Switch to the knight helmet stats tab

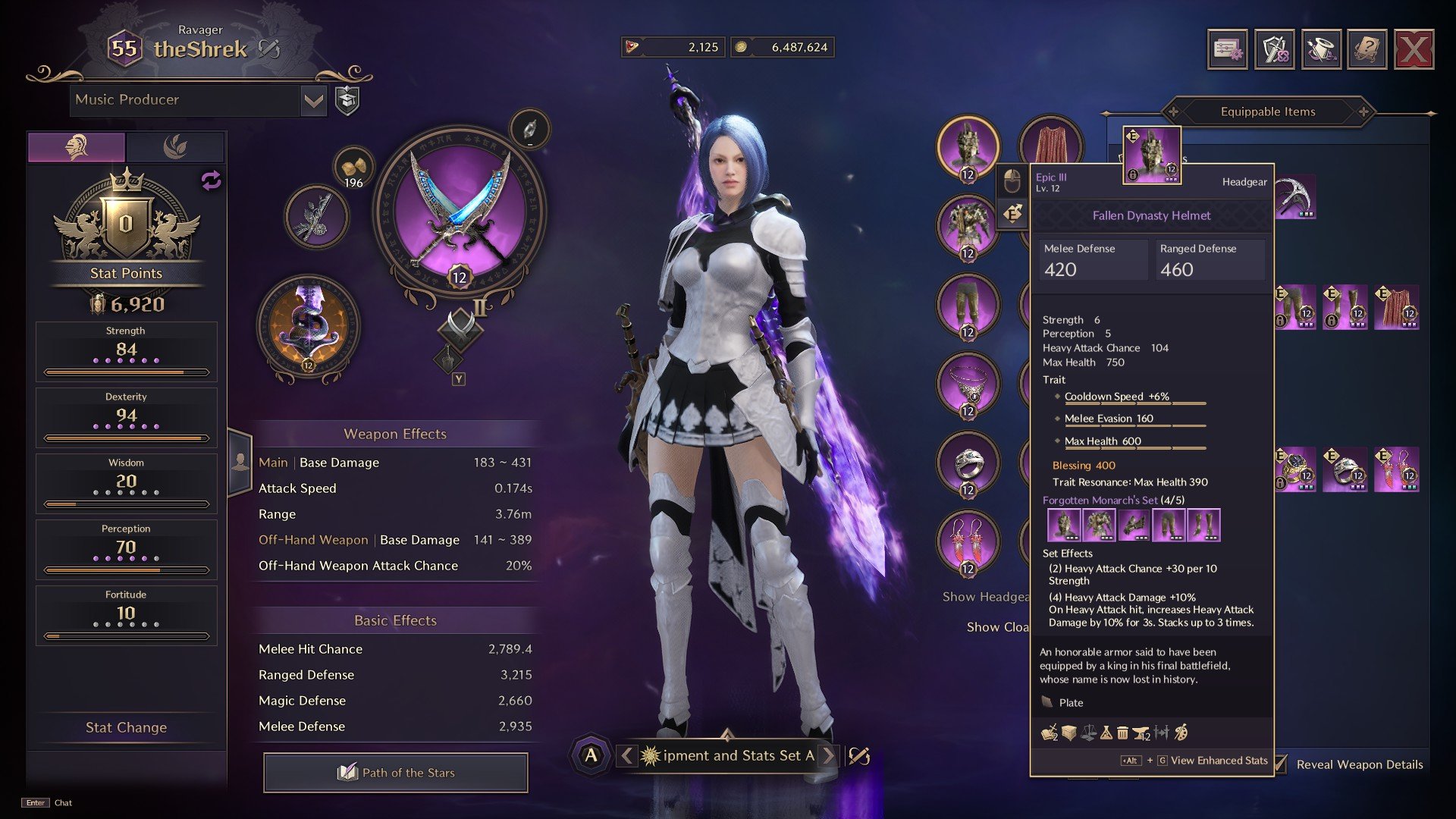click(77, 146)
